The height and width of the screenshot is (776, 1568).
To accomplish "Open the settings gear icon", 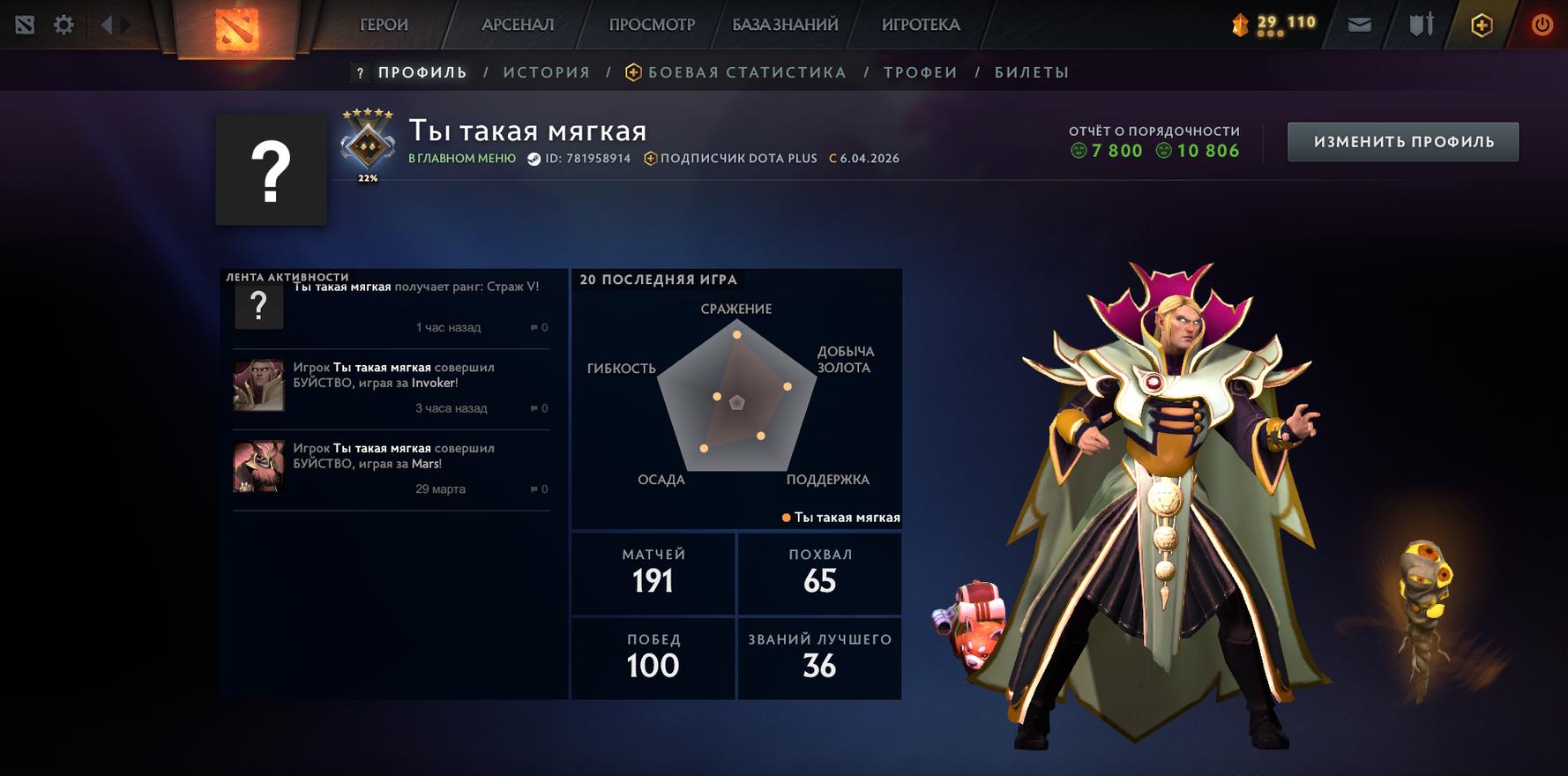I will click(x=63, y=25).
